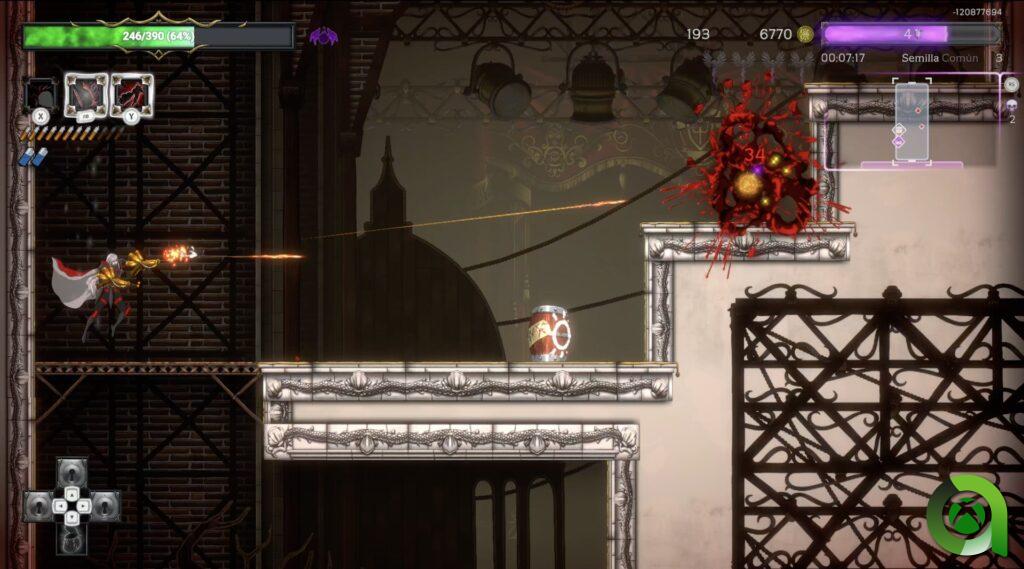Select the skull icon beside the minimap
Image resolution: width=1024 pixels, height=569 pixels.
pos(1010,104)
